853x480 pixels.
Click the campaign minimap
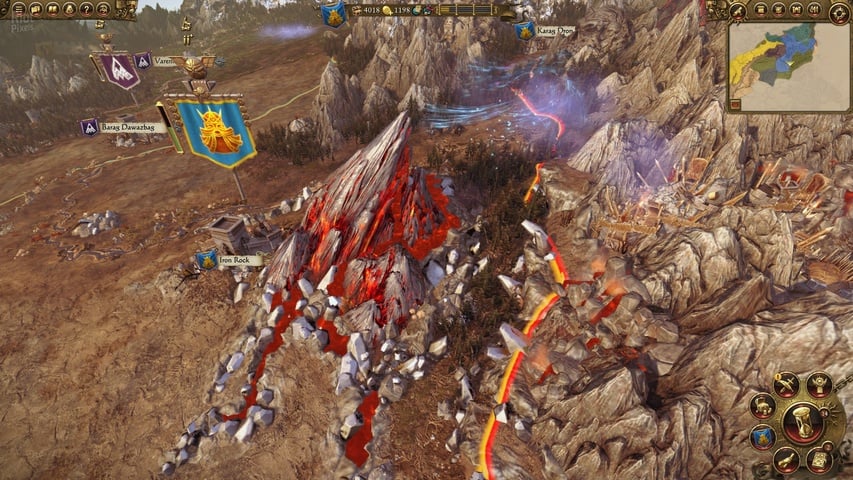[788, 66]
